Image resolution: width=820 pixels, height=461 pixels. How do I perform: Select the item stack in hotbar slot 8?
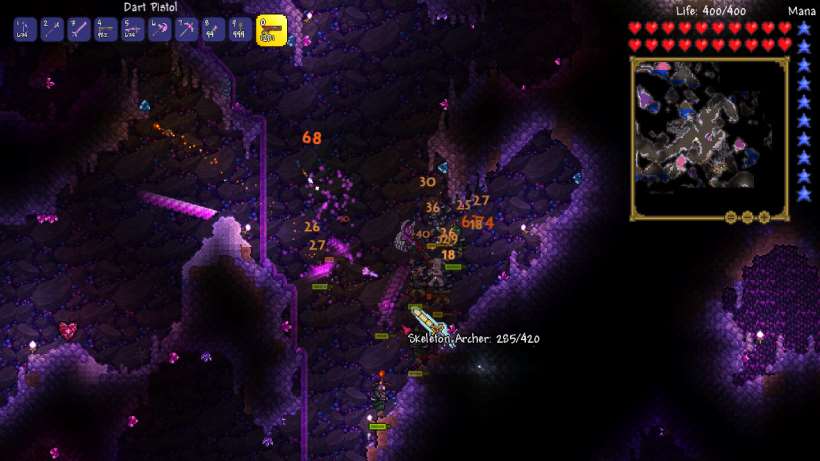(x=213, y=30)
